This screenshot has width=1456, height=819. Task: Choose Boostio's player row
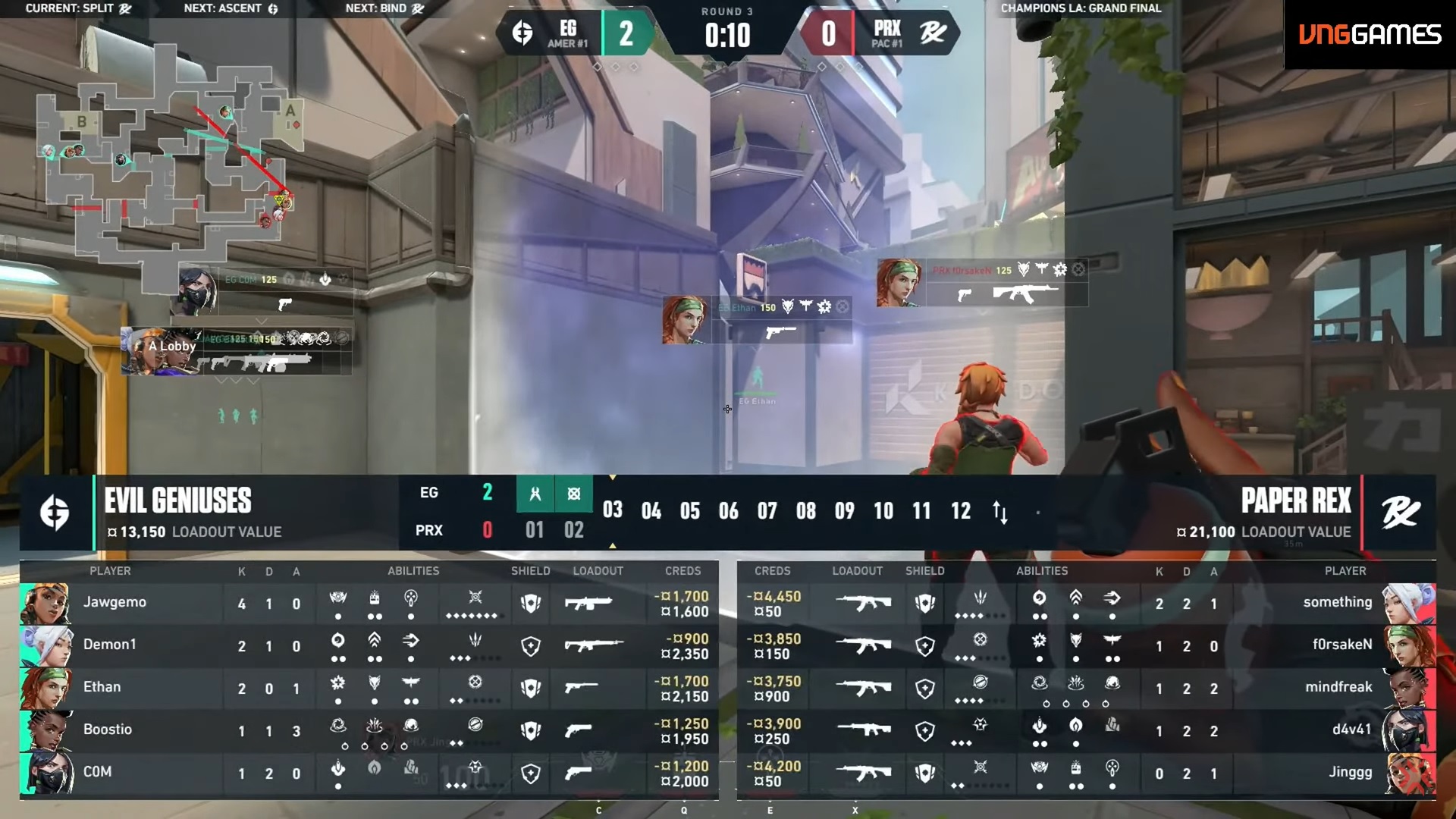pos(369,731)
